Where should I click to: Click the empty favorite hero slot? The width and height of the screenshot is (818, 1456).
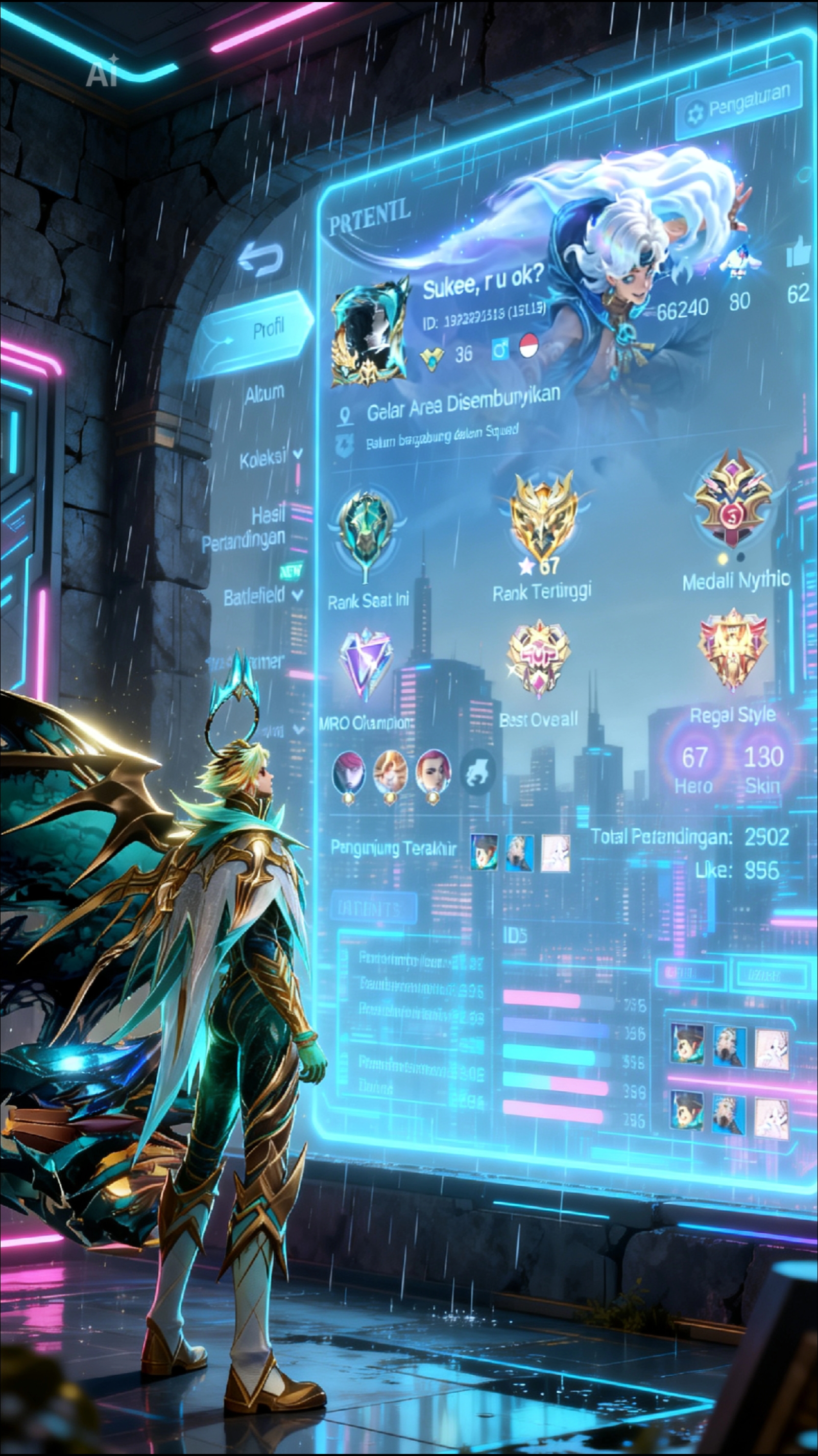(478, 771)
